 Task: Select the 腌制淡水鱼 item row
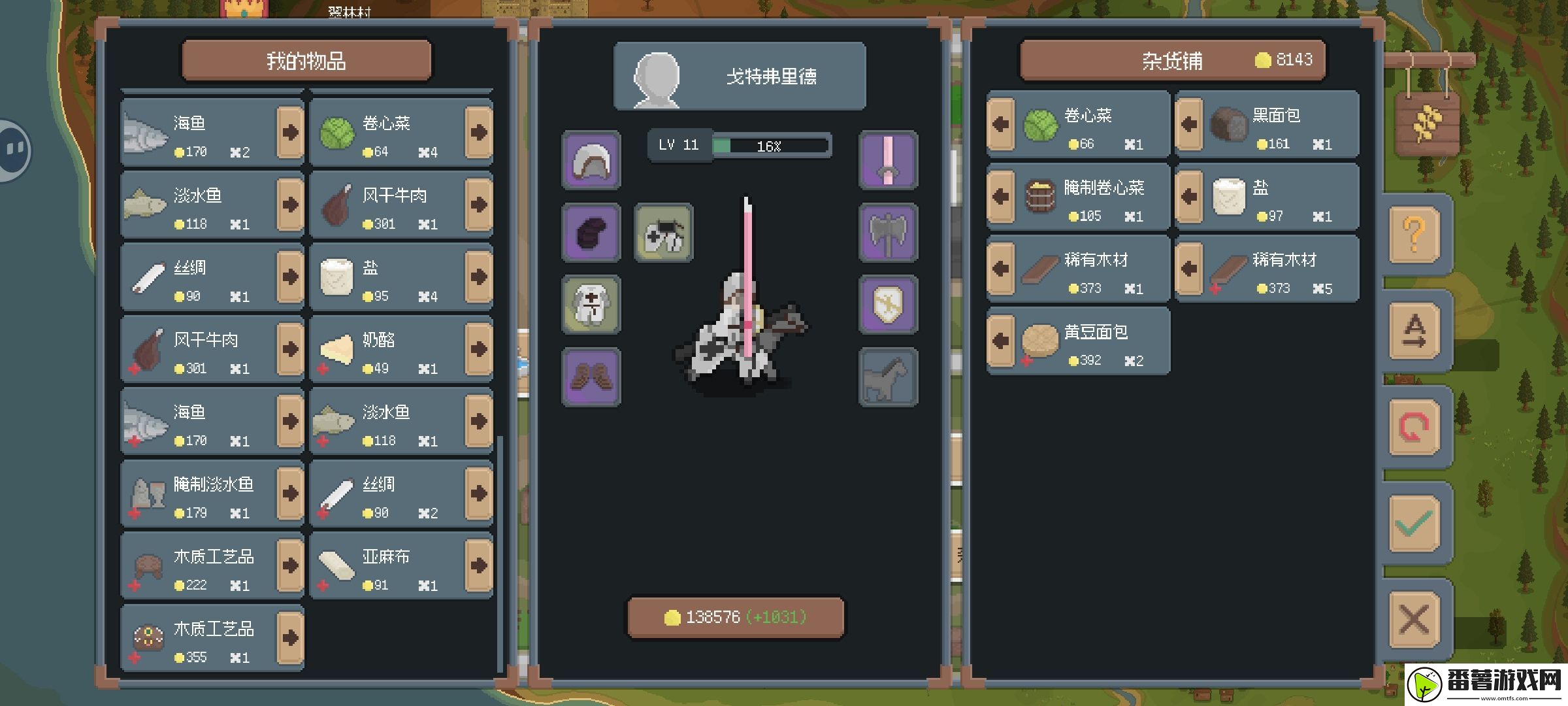click(x=199, y=494)
